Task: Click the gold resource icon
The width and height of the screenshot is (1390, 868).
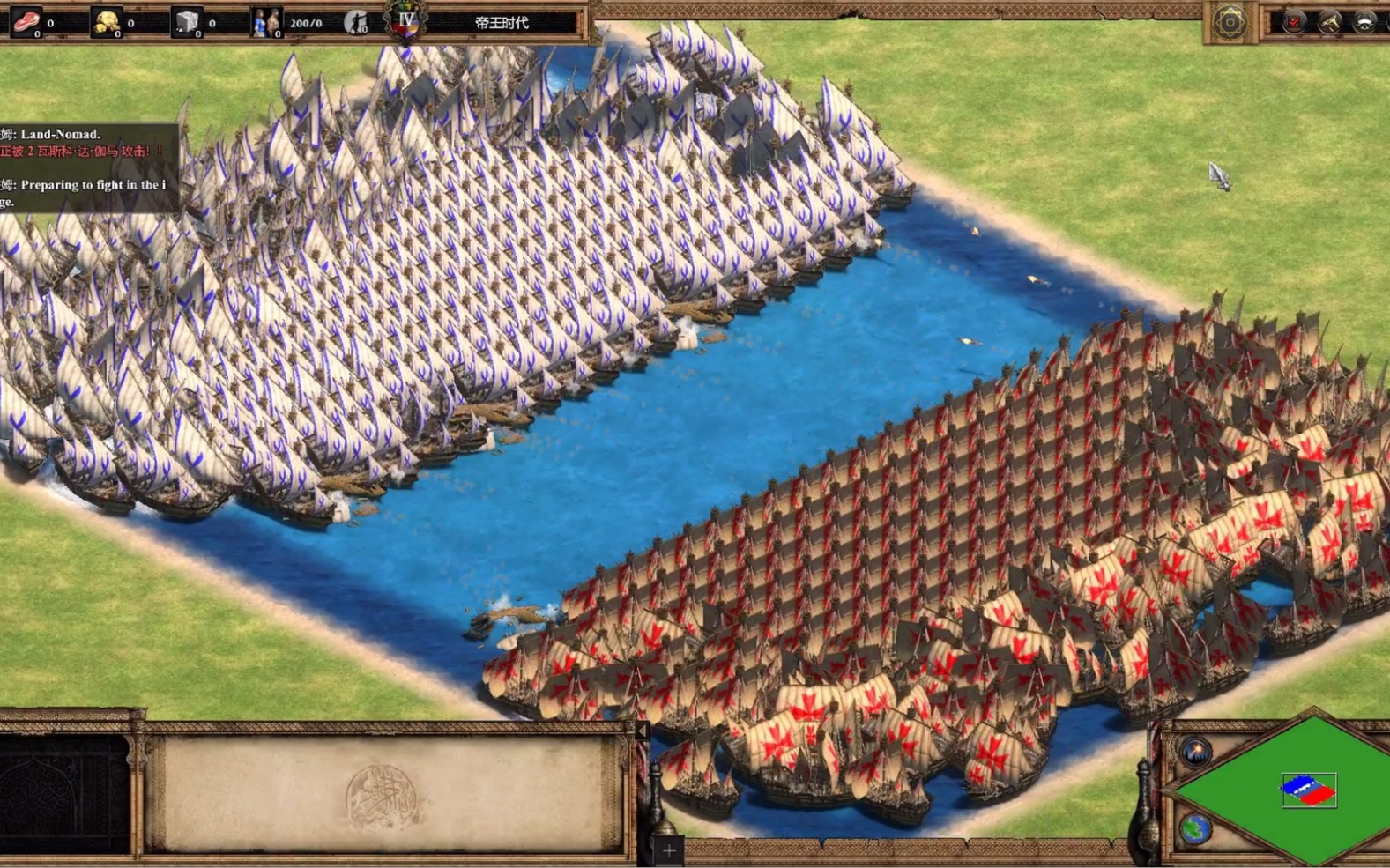Action: click(107, 22)
